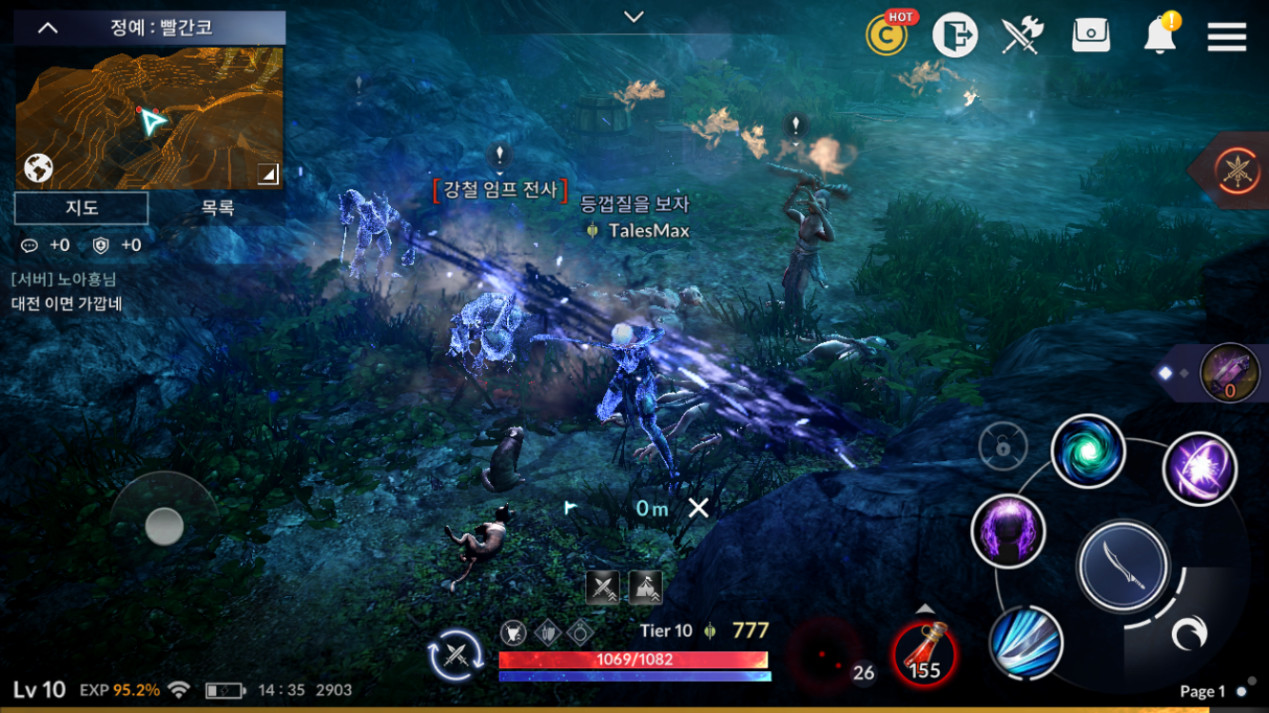Open the world globe map icon
This screenshot has width=1269, height=713.
[38, 168]
